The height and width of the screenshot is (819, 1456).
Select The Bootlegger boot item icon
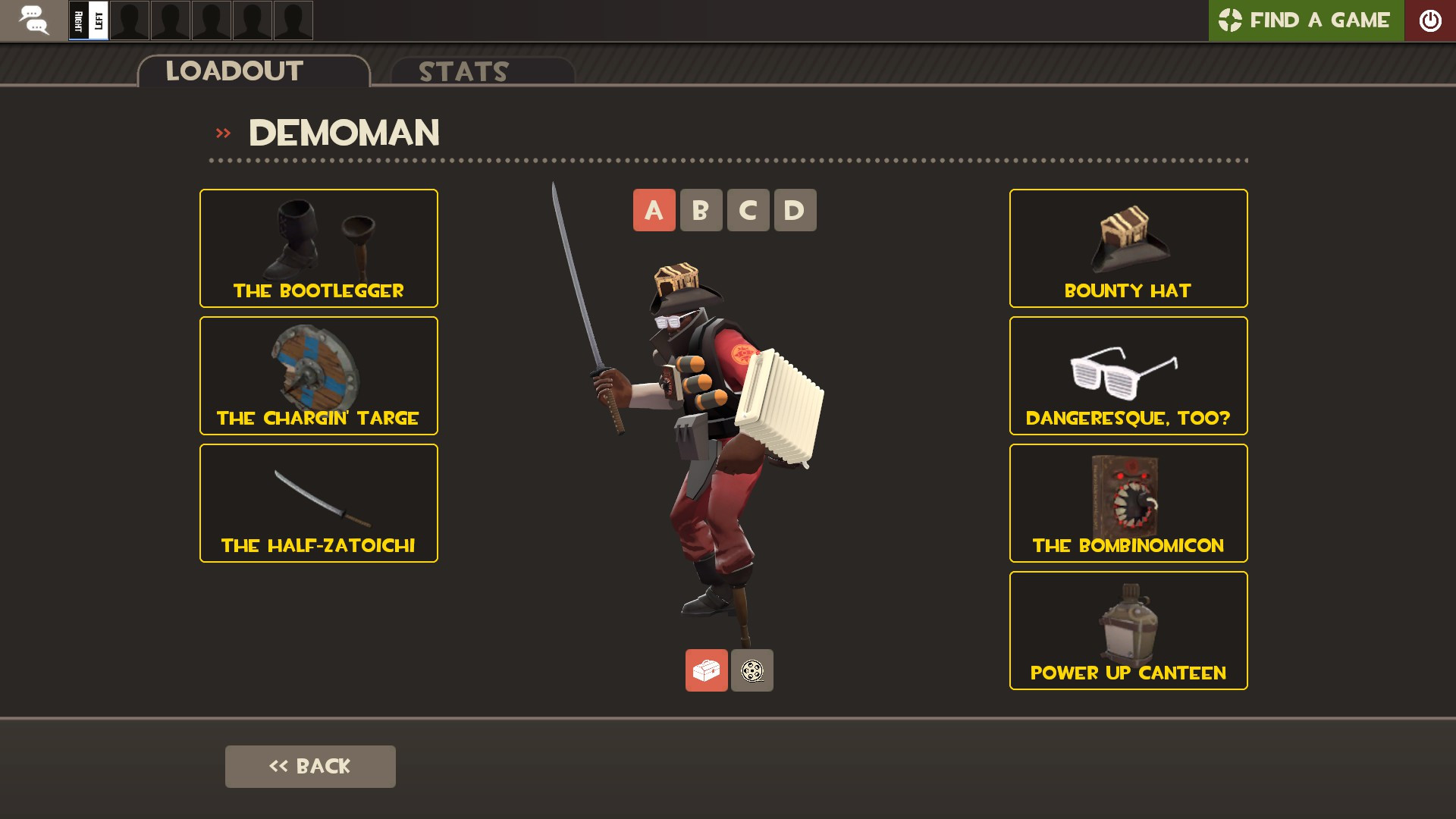(318, 243)
